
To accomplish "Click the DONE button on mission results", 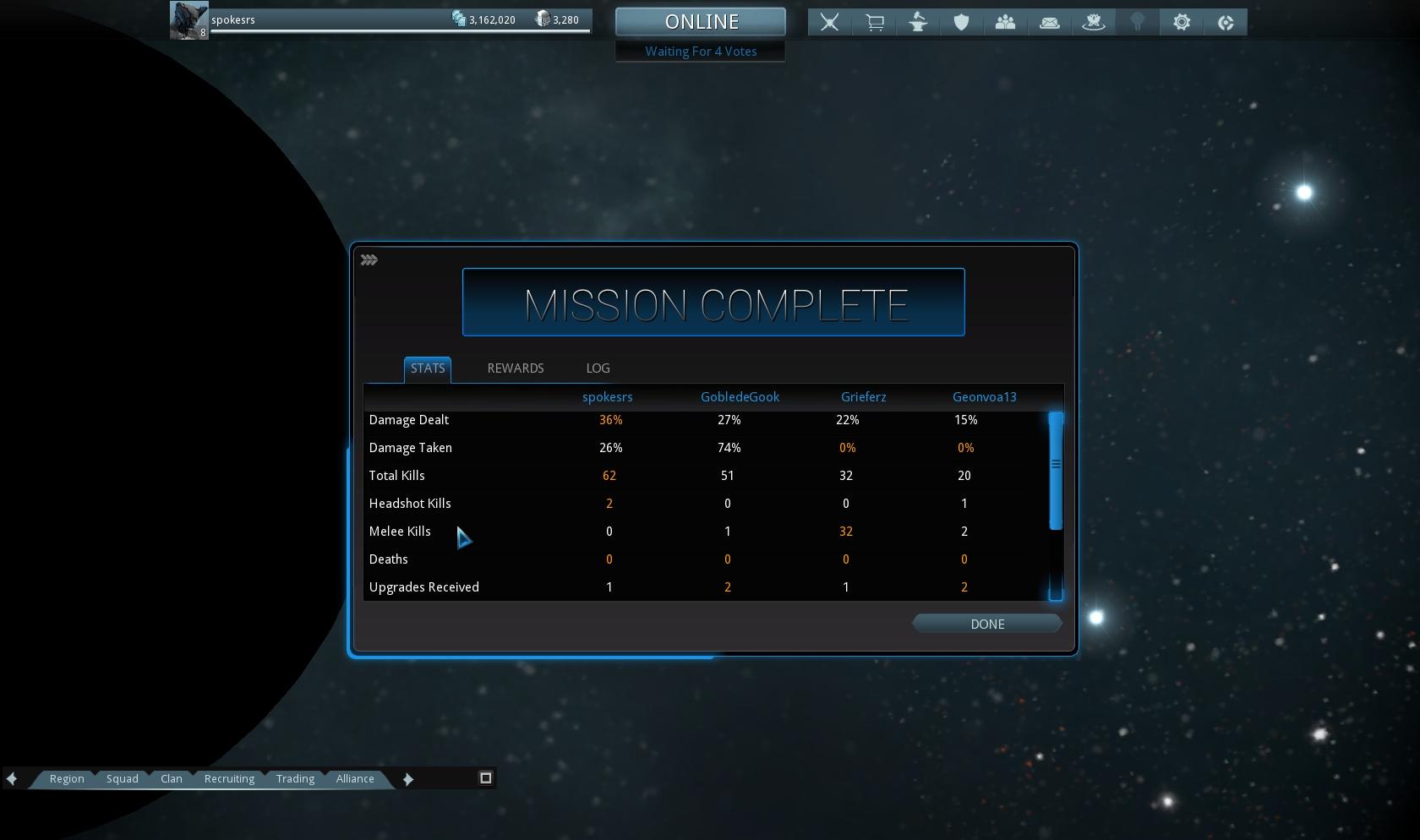I will (986, 624).
